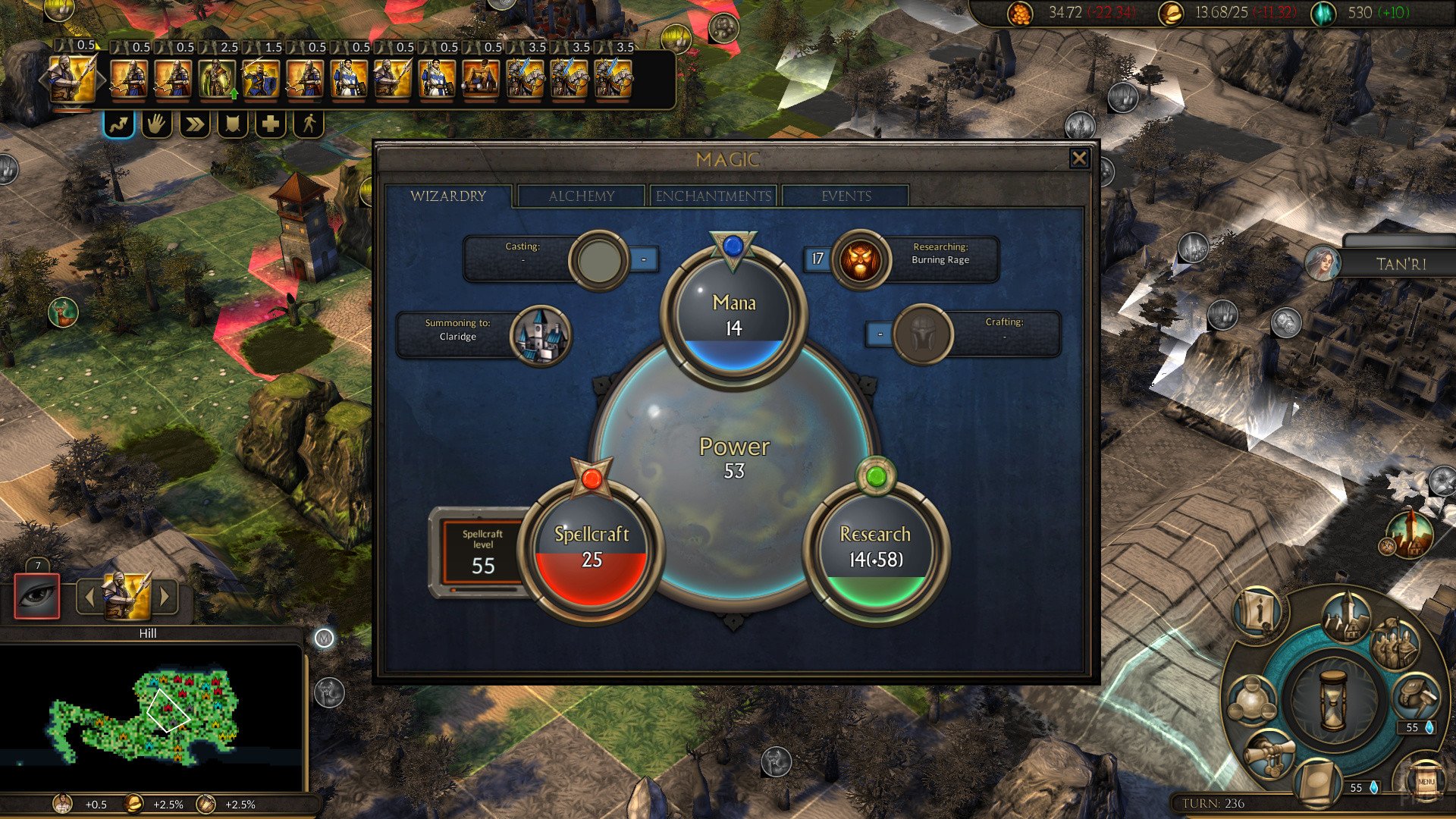This screenshot has width=1456, height=819.
Task: Select the Wizardry tab
Action: [448, 196]
